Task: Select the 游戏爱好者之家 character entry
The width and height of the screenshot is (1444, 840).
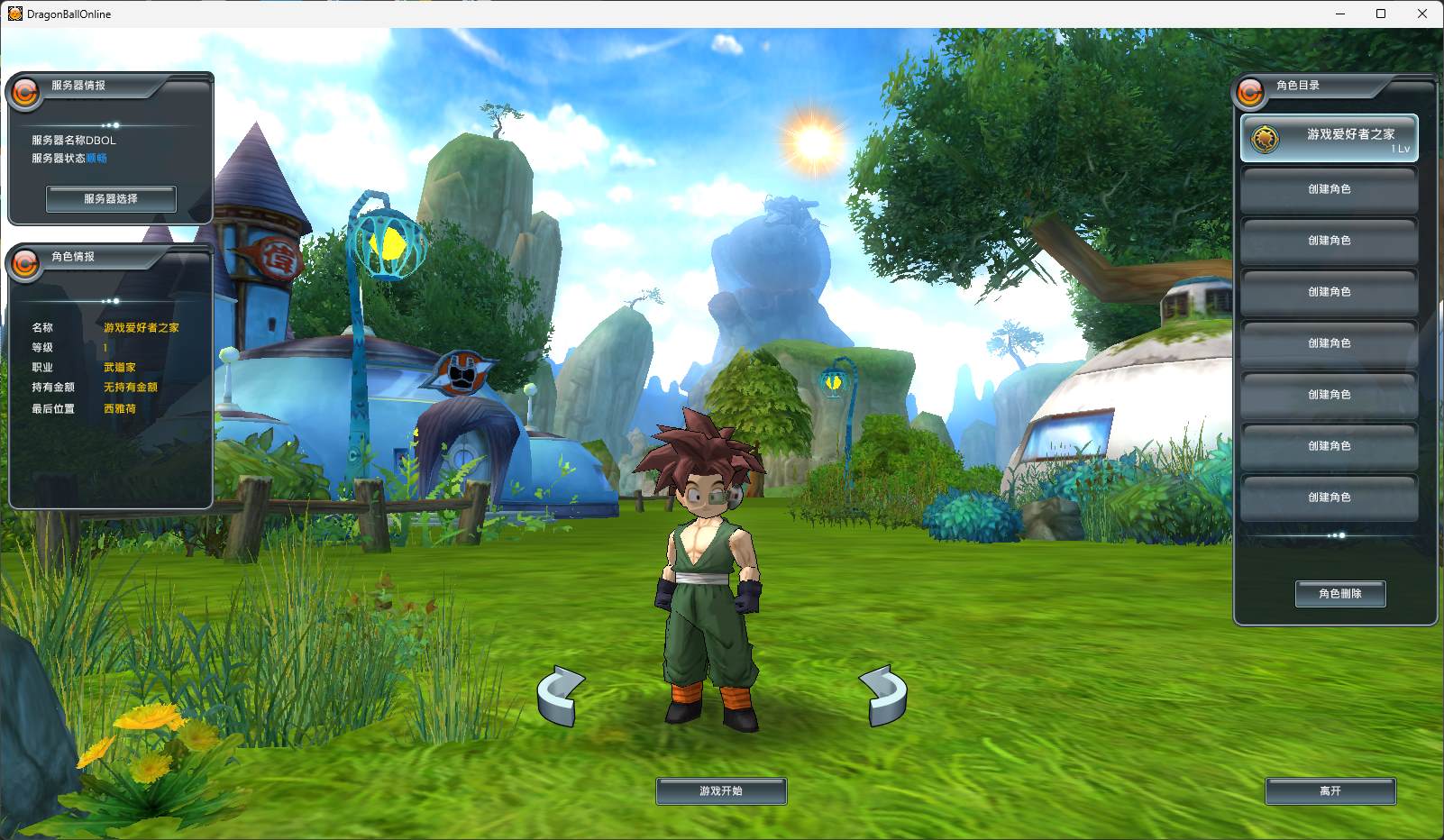Action: (x=1330, y=138)
